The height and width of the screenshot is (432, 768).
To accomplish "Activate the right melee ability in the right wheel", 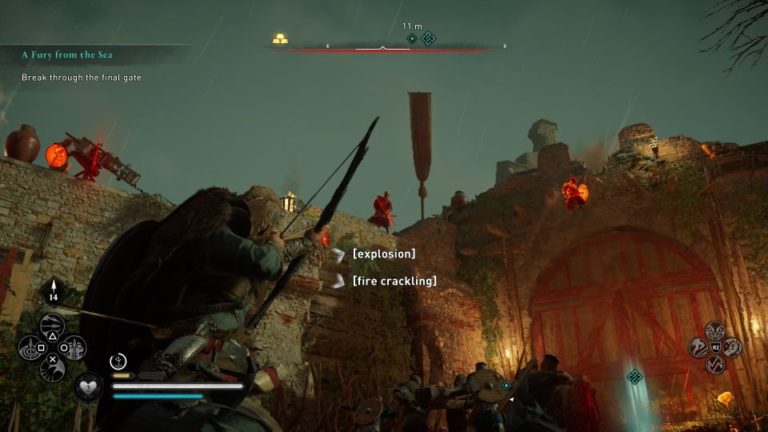I will 733,347.
